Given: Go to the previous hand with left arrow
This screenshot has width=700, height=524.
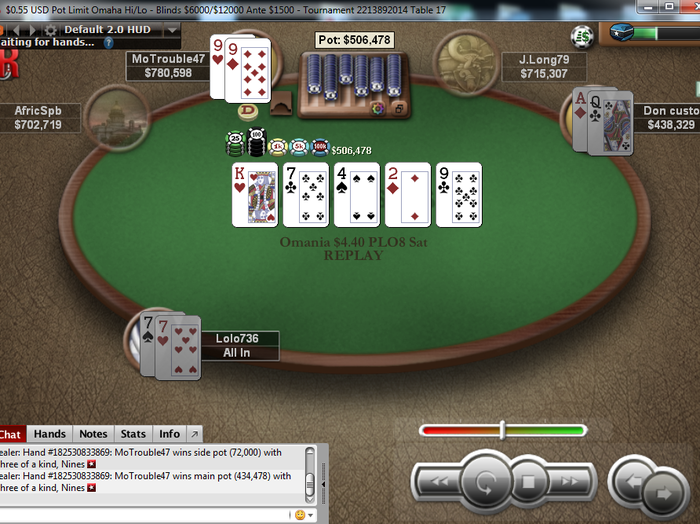Looking at the screenshot, I should click(631, 480).
